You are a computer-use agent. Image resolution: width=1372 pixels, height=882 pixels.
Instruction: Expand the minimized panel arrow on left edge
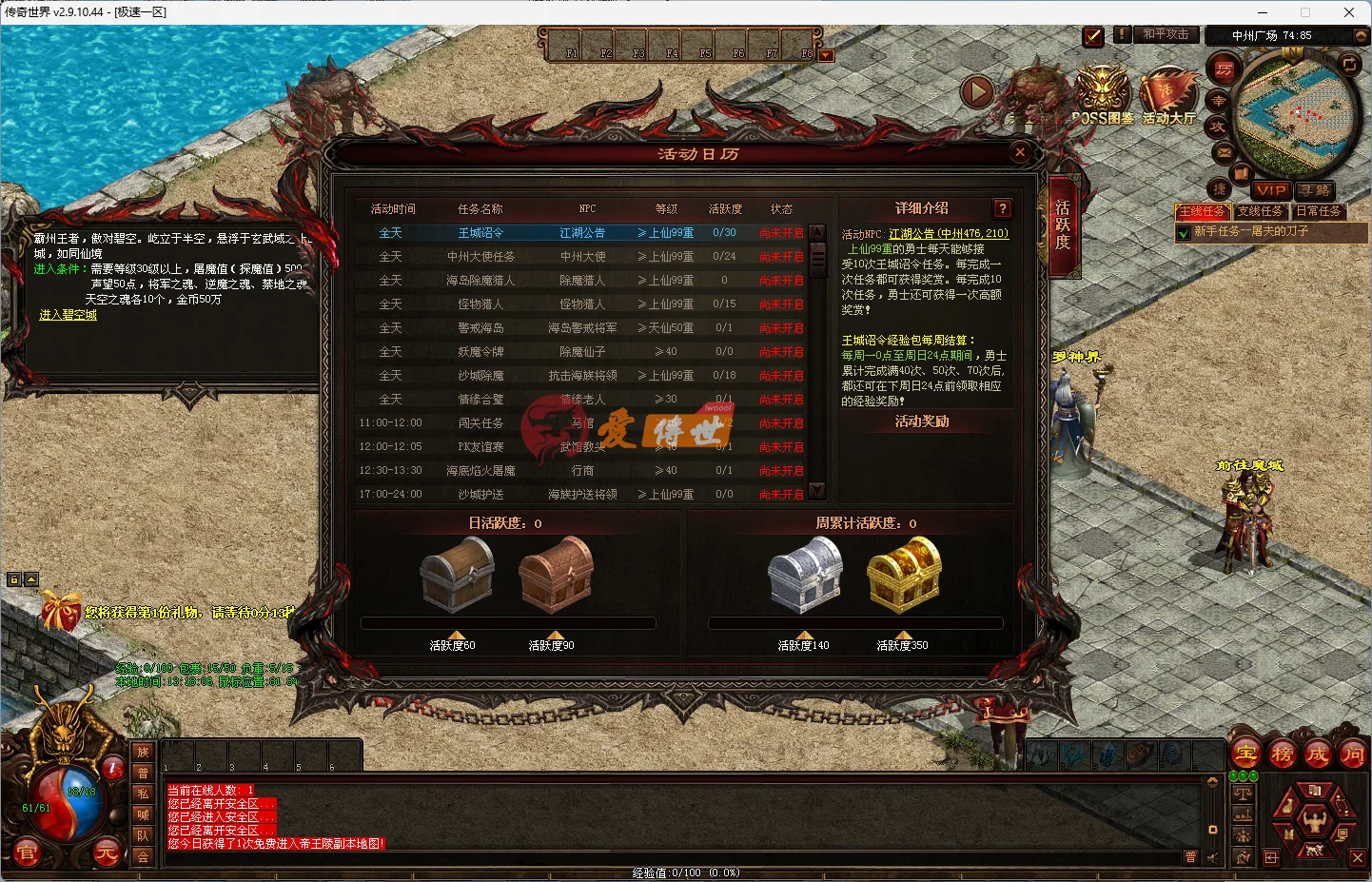[33, 578]
